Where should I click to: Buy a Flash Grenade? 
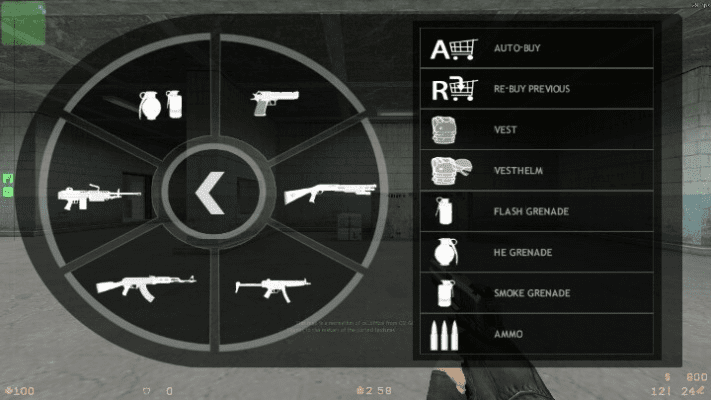pyautogui.click(x=534, y=211)
